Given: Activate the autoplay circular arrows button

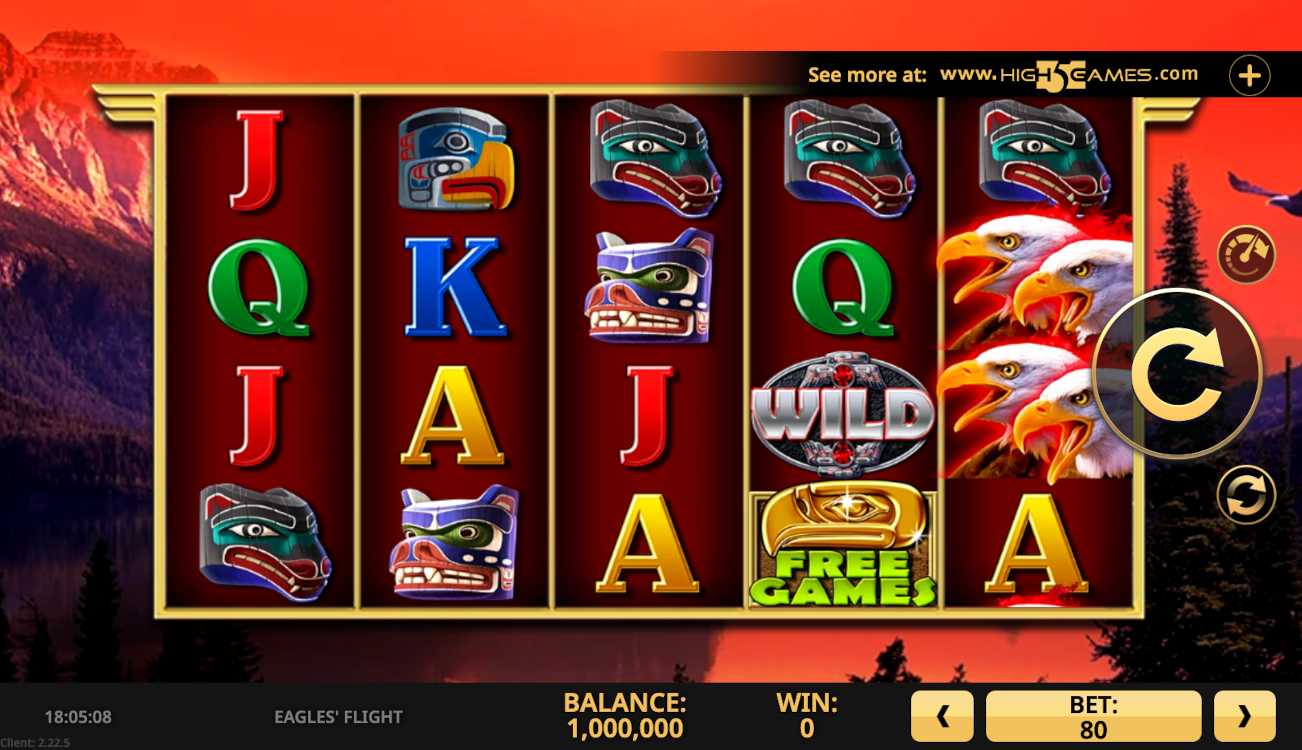Looking at the screenshot, I should click(1246, 495).
